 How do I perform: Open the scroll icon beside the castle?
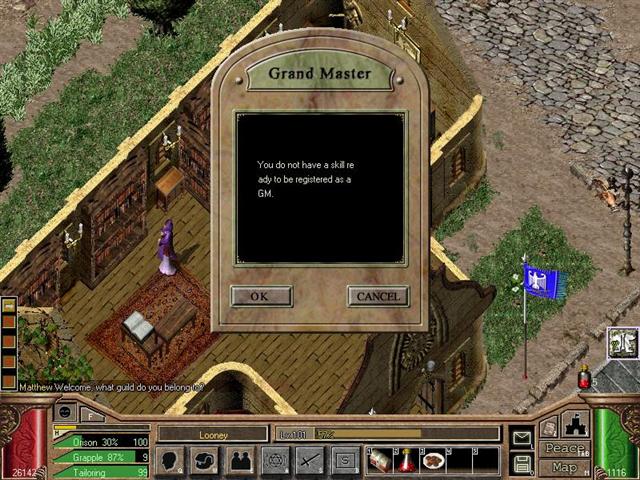[x=550, y=426]
